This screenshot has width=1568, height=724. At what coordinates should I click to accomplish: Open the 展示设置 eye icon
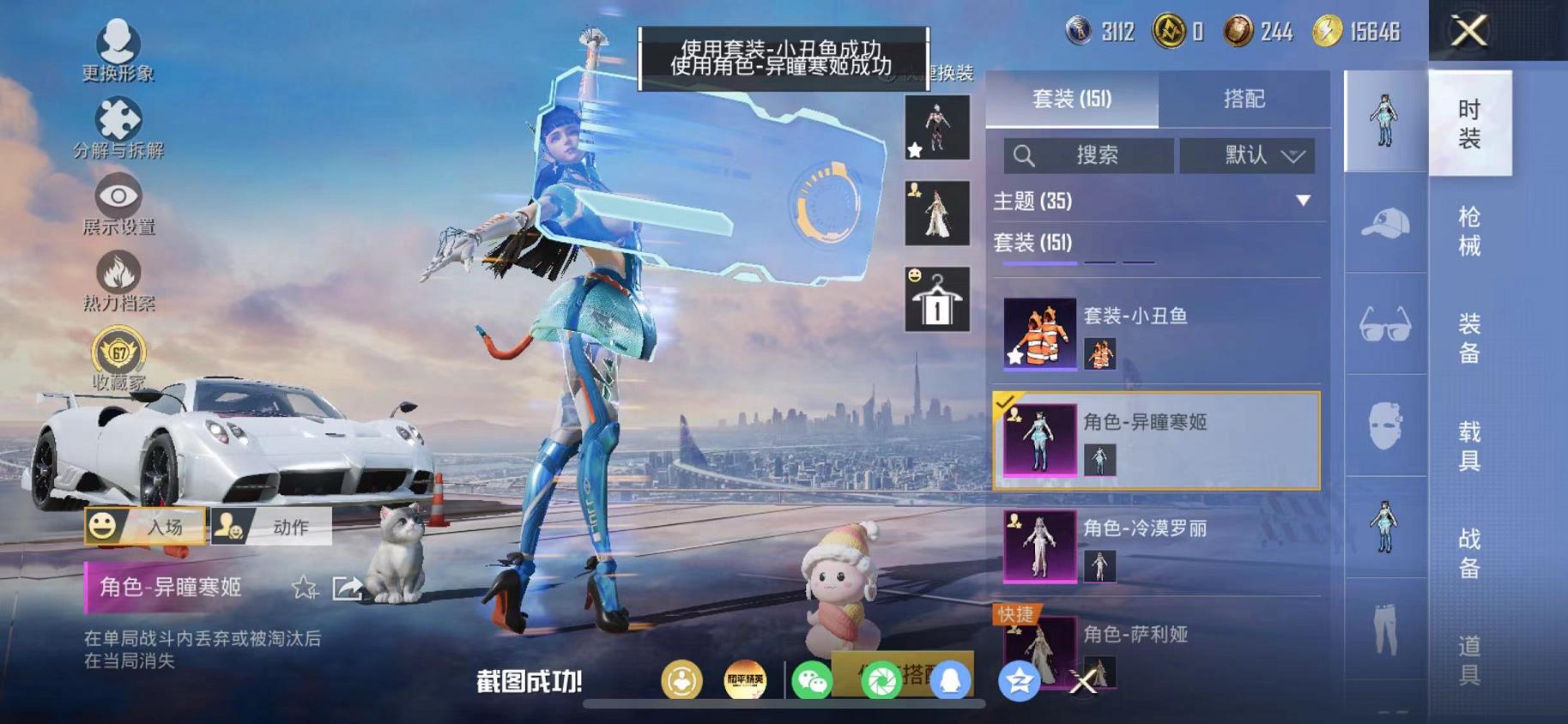[120, 196]
